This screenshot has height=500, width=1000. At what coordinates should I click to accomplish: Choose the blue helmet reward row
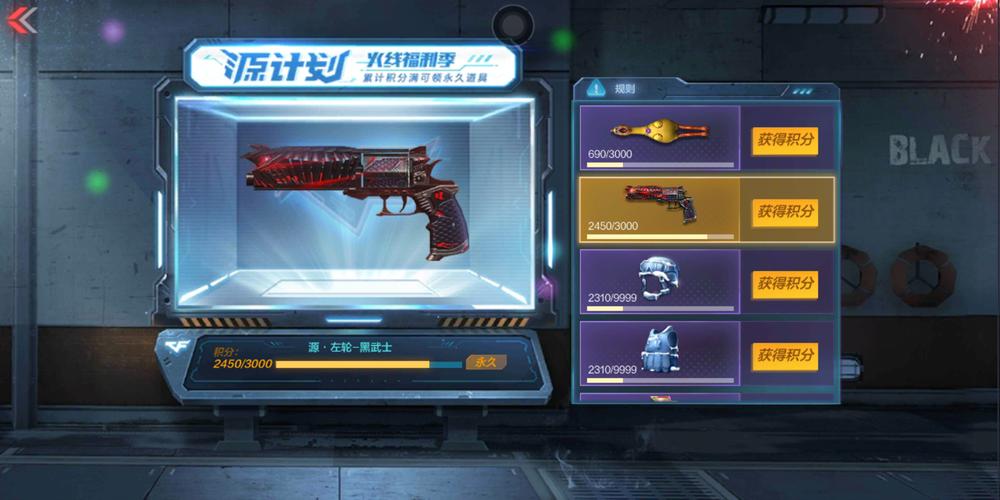pos(660,282)
